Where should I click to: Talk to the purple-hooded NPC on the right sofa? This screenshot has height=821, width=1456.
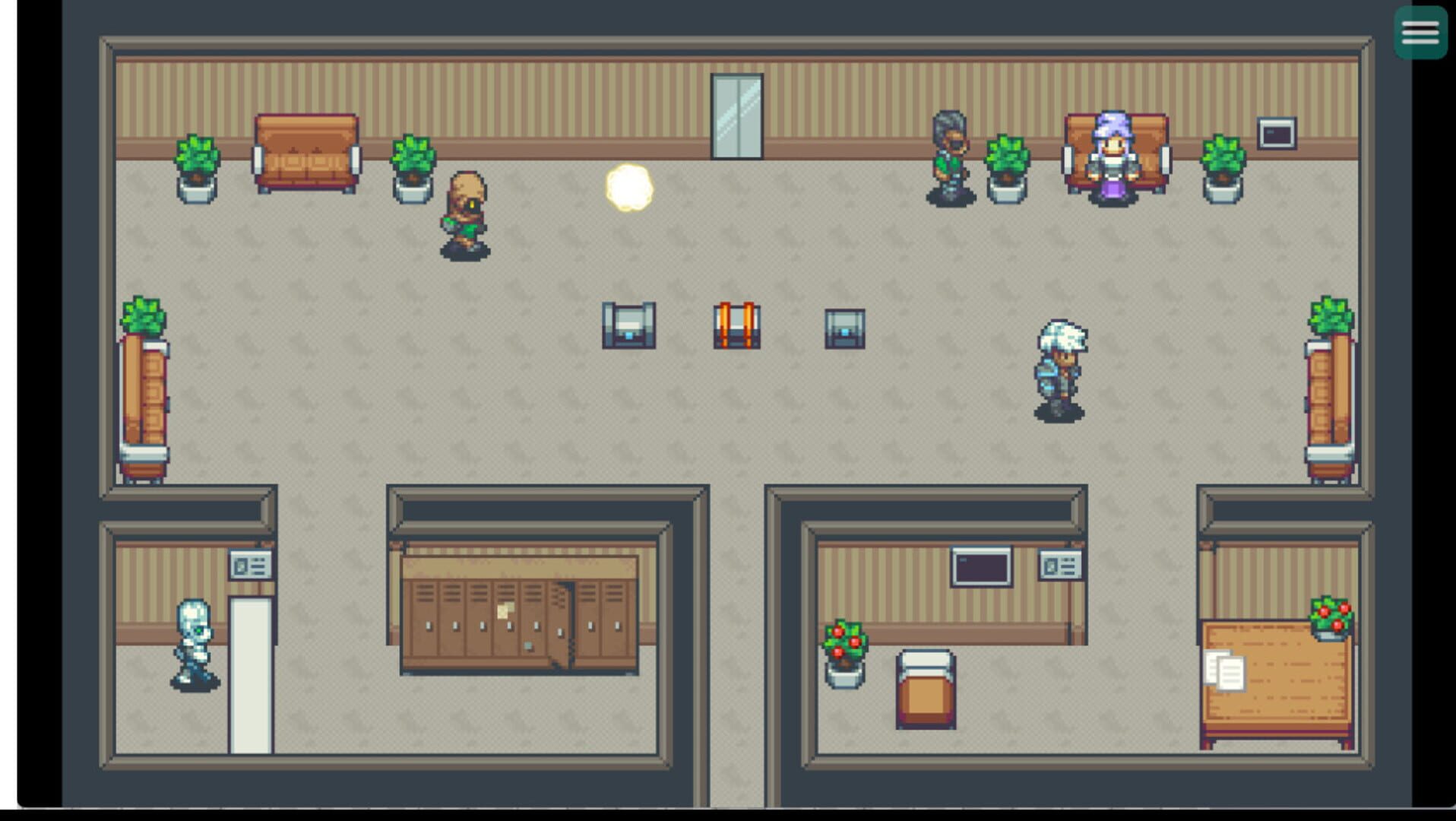(1111, 160)
